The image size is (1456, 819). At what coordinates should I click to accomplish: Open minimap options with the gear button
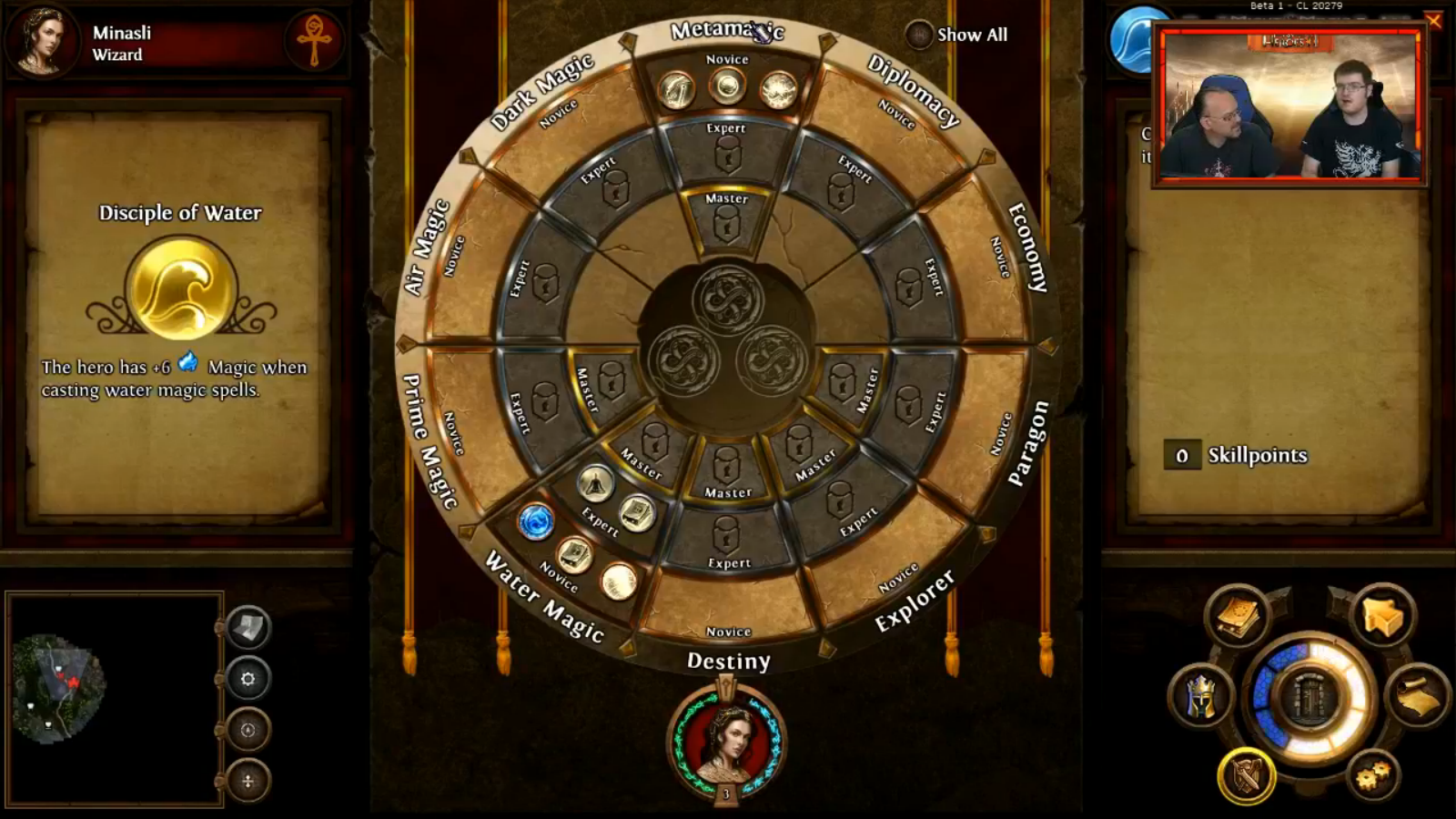(248, 679)
